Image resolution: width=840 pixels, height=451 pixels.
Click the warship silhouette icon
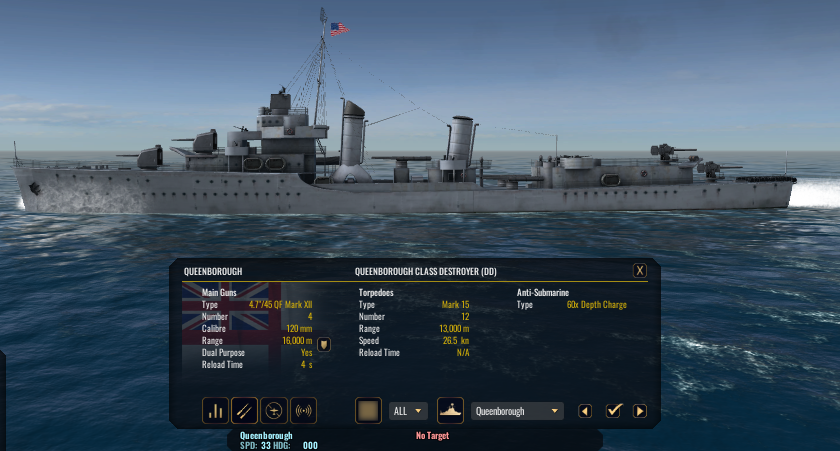tap(450, 410)
